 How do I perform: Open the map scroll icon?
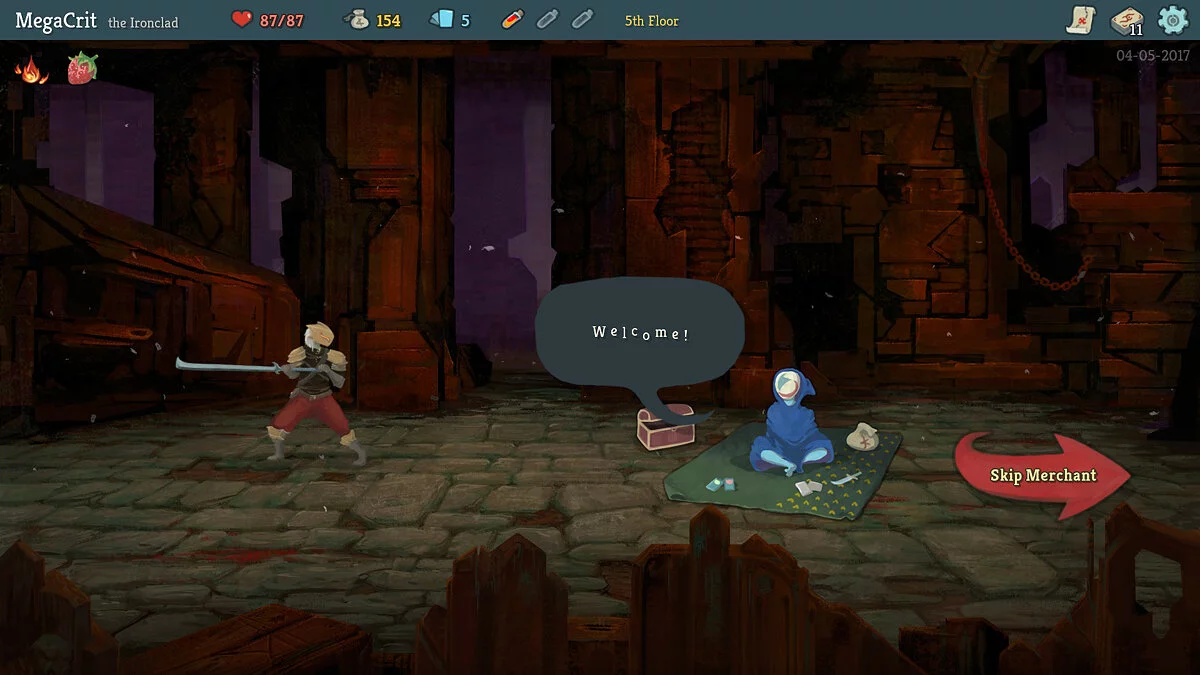[x=1081, y=20]
